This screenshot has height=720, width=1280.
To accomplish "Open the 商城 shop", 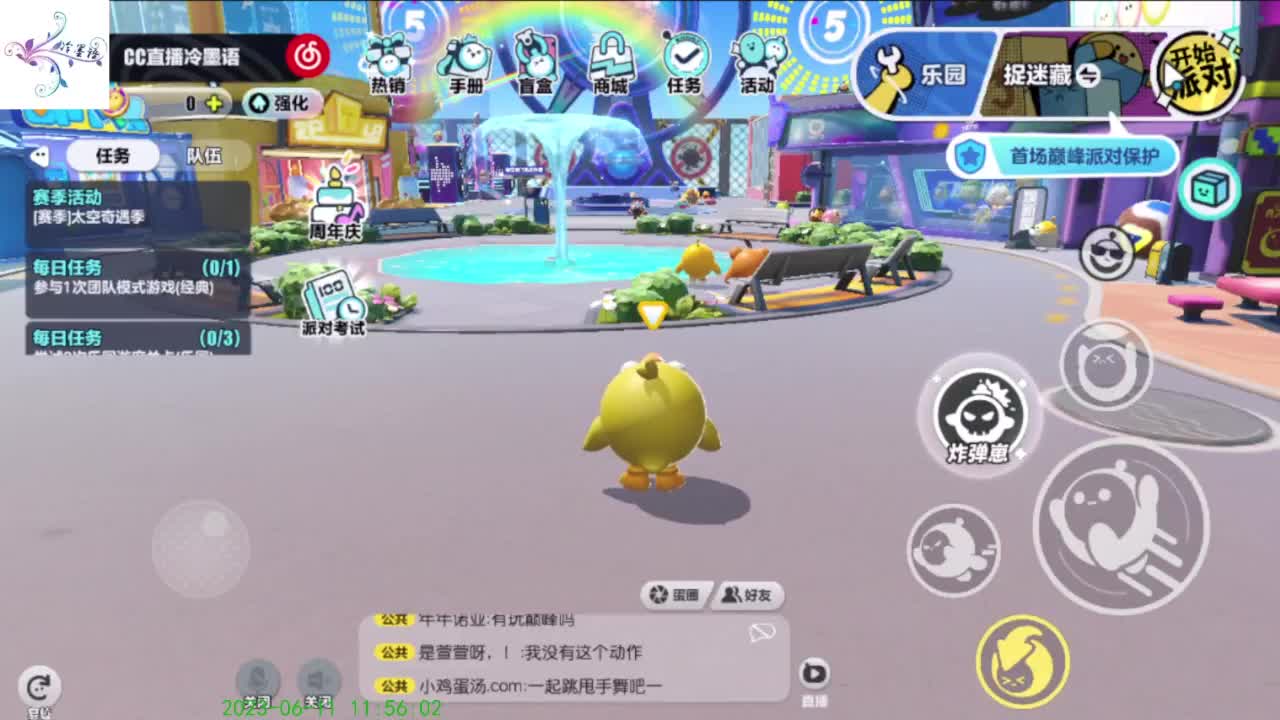I will pos(614,60).
